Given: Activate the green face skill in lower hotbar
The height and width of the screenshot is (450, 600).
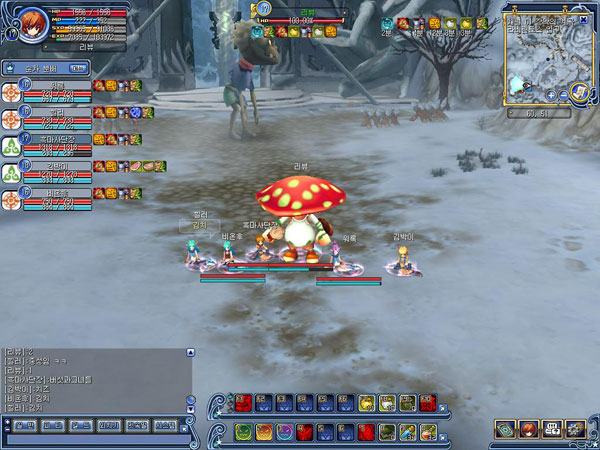Looking at the screenshot, I should point(242,432).
